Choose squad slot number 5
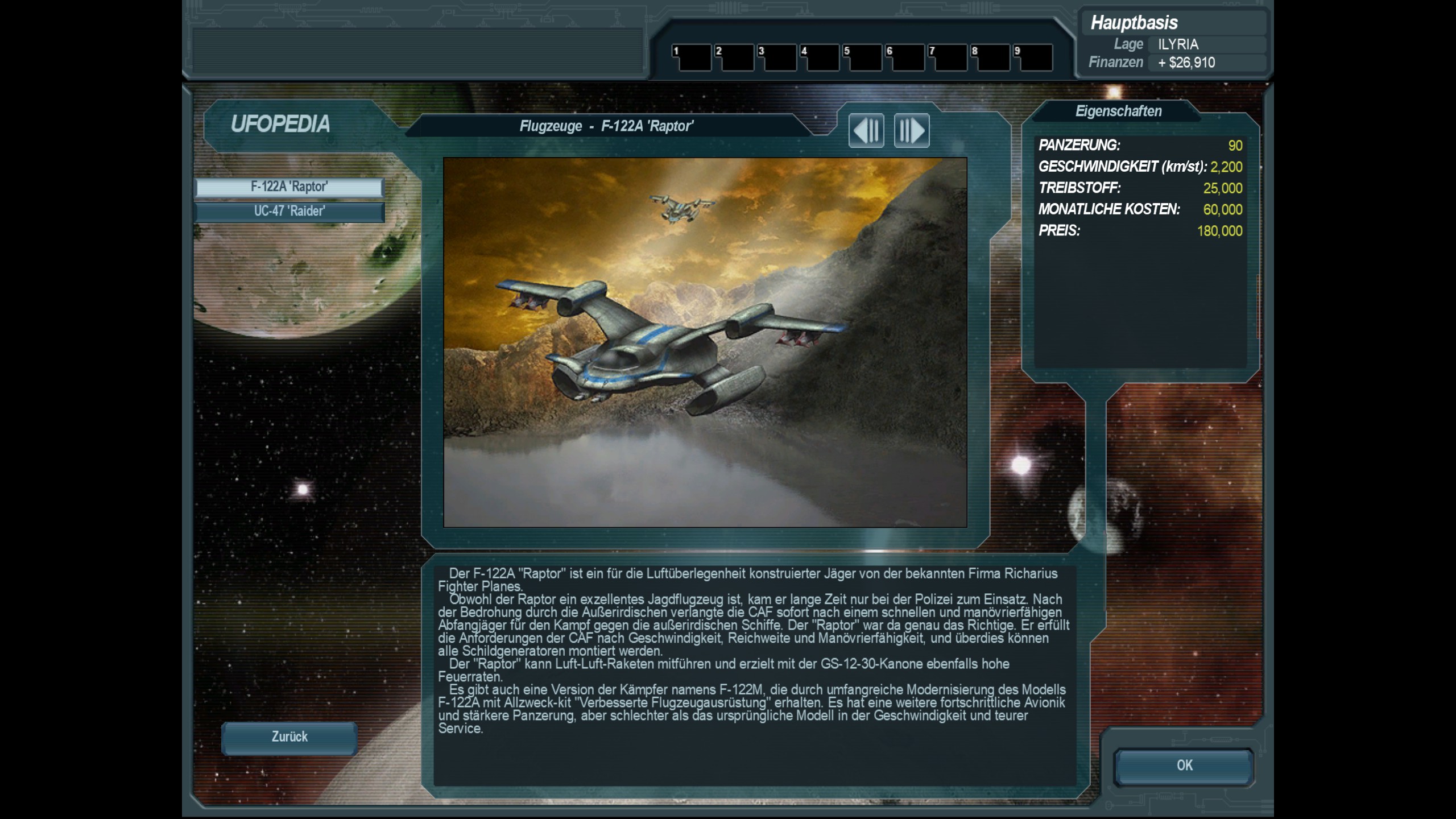The image size is (1456, 819). click(x=862, y=58)
